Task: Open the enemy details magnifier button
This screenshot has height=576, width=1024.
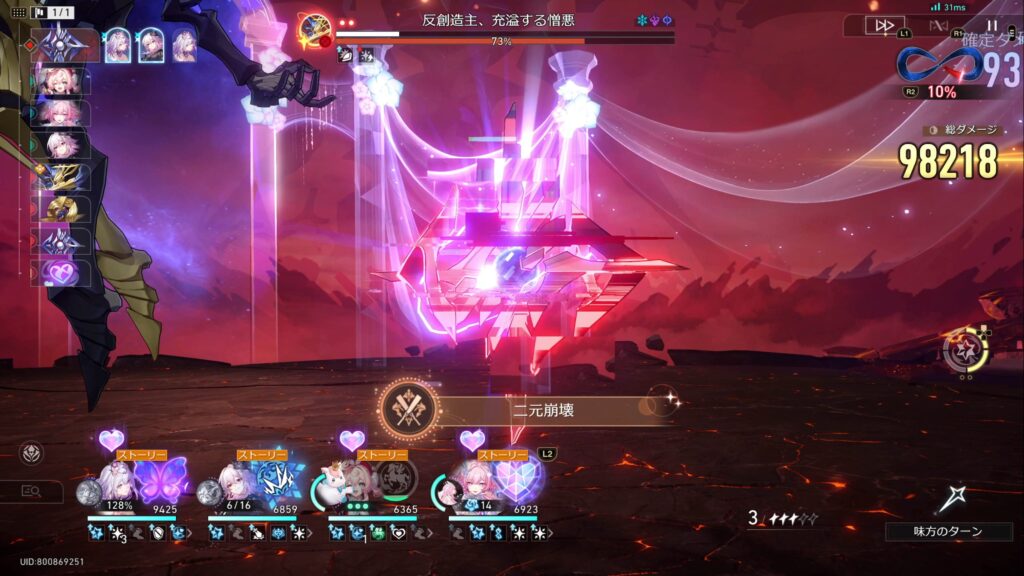Action: (31, 492)
